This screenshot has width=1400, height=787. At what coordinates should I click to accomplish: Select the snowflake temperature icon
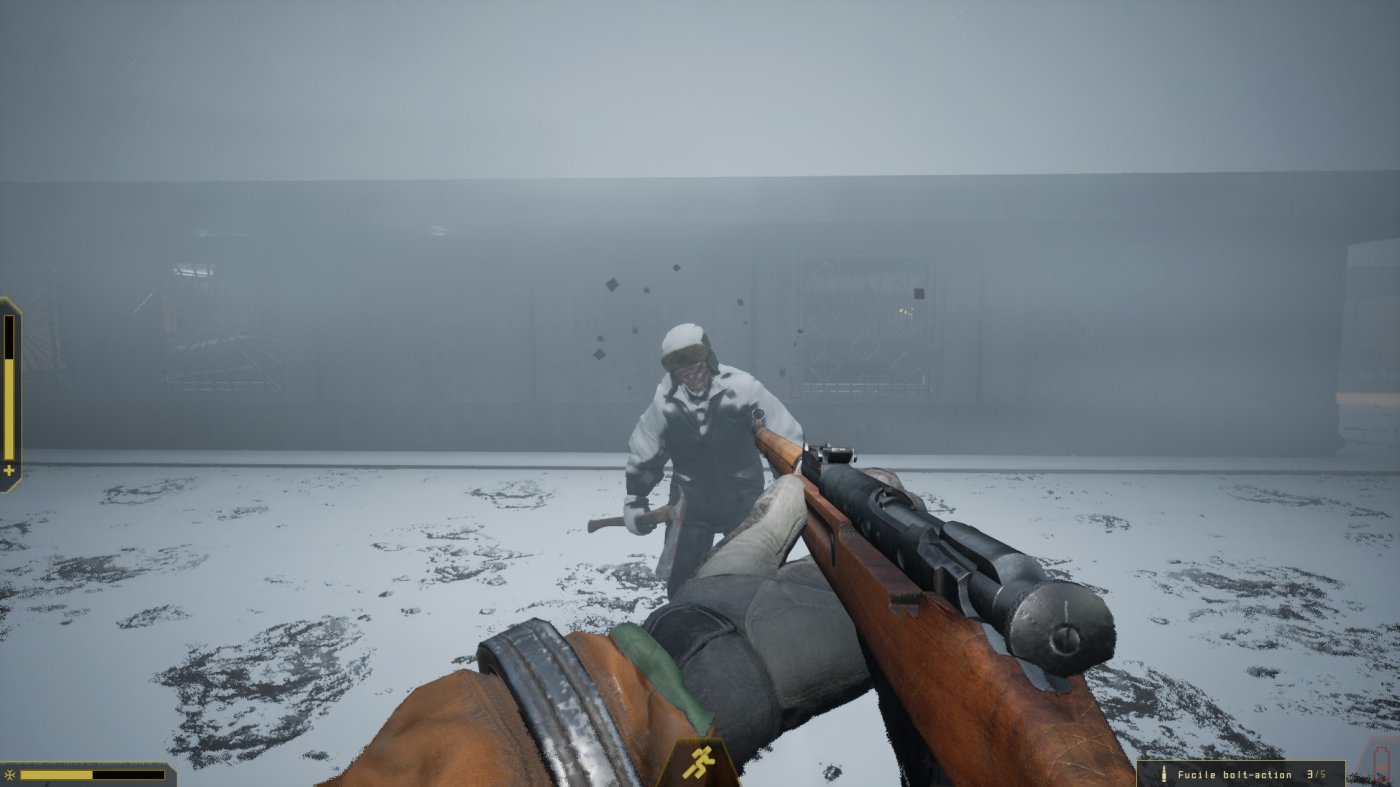pos(9,775)
